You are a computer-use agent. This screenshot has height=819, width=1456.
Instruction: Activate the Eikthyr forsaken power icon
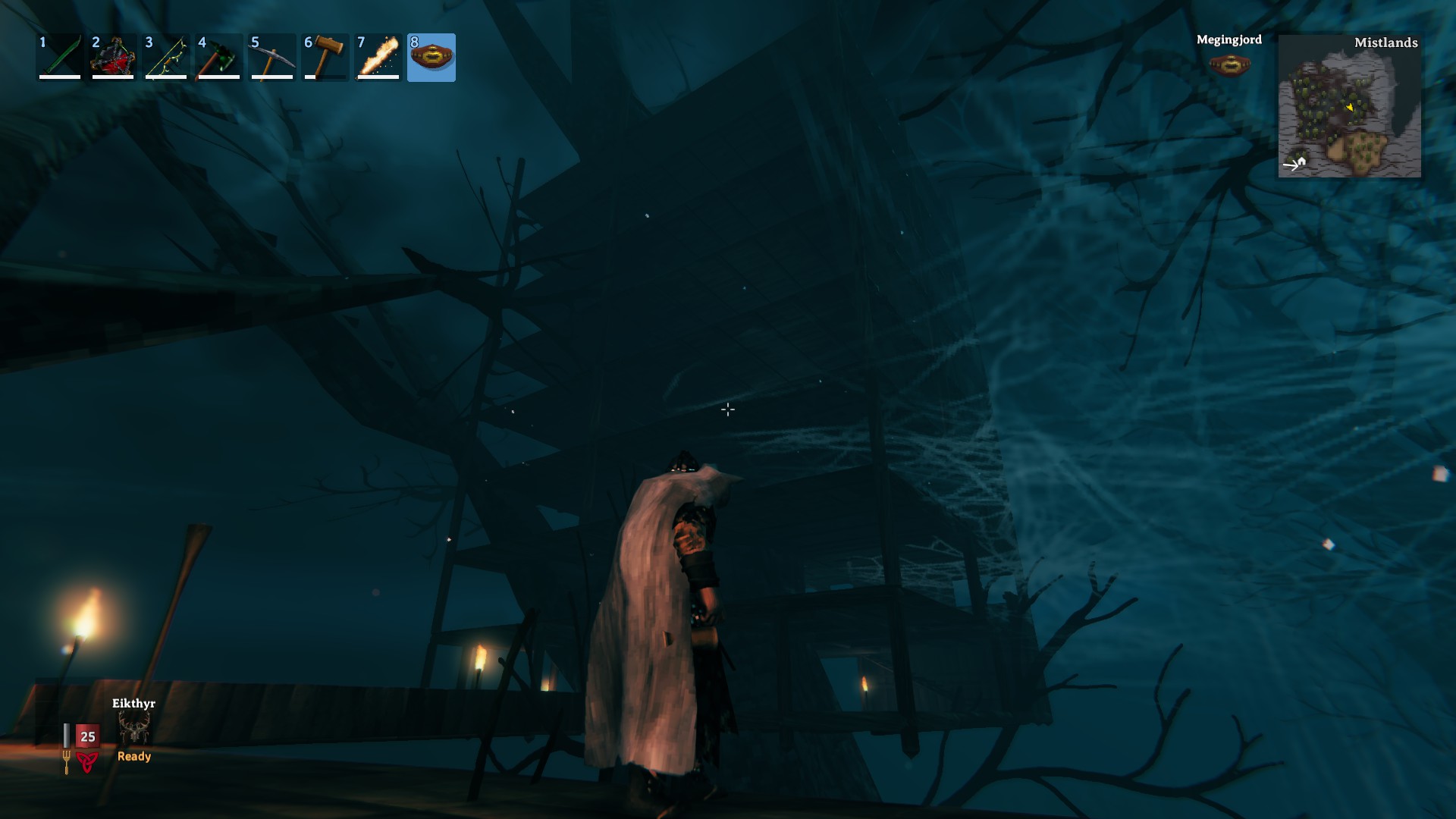[134, 730]
